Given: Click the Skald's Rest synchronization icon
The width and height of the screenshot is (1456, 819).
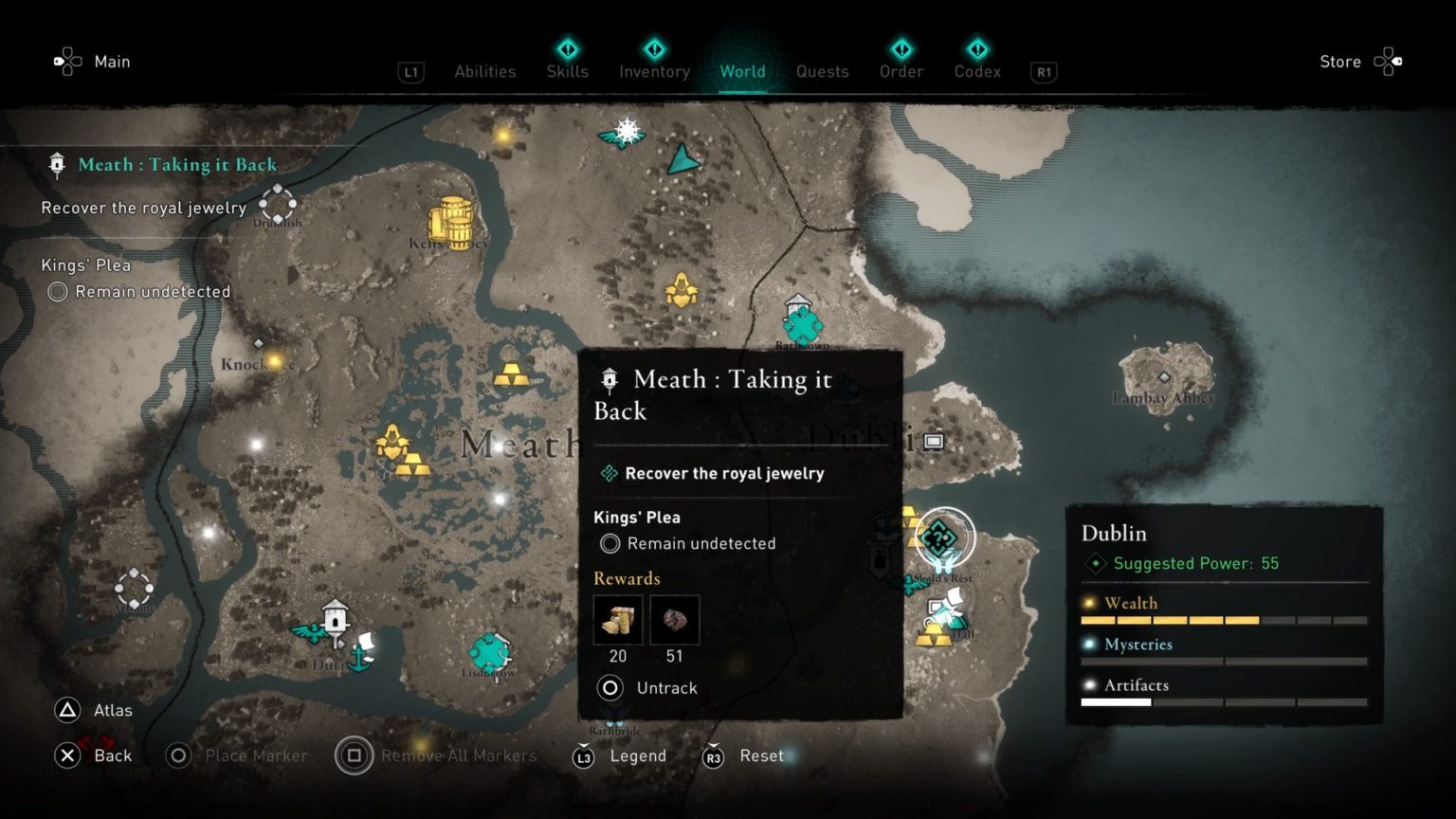Looking at the screenshot, I should point(938,537).
